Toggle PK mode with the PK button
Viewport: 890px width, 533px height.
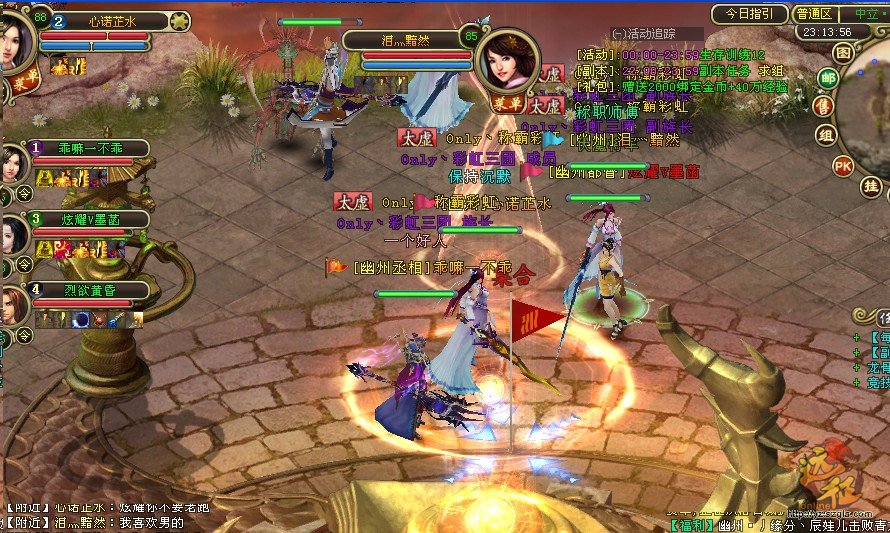coord(843,165)
